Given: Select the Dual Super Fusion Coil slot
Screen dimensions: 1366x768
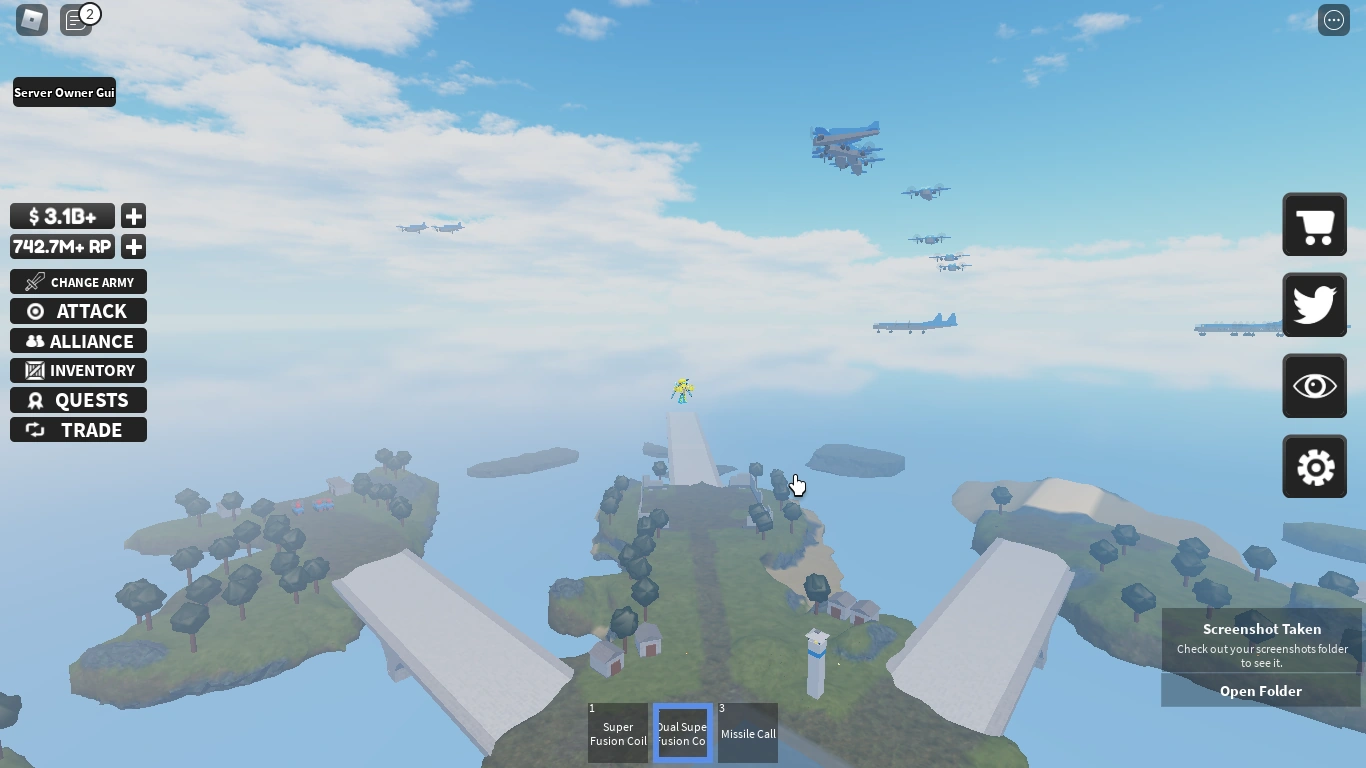Looking at the screenshot, I should [x=682, y=732].
